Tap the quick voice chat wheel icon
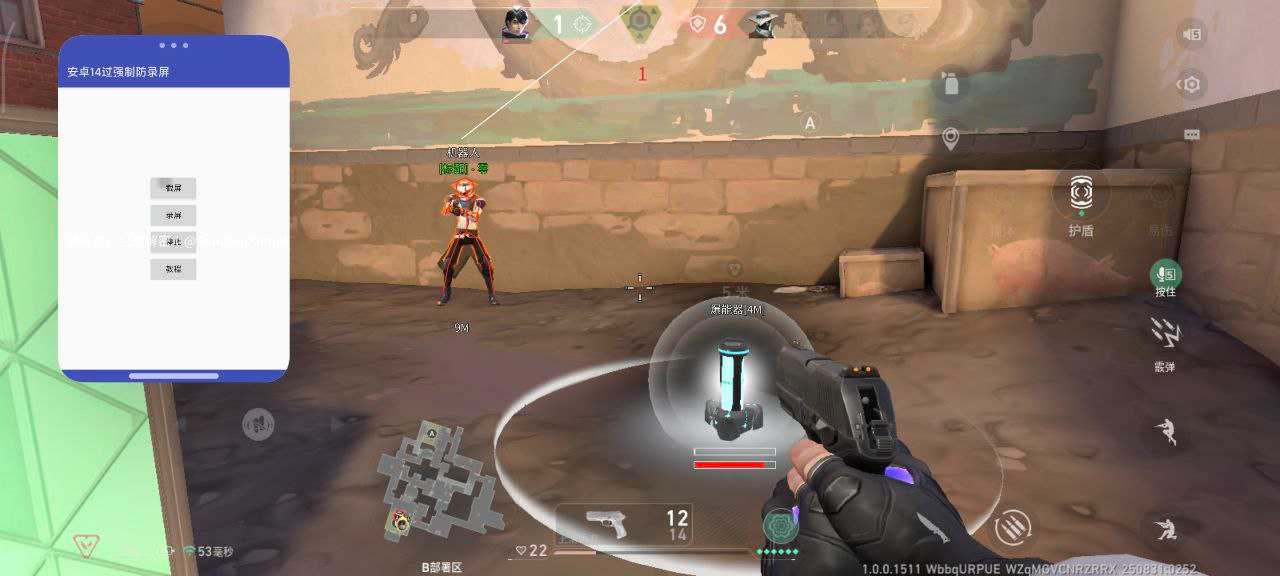This screenshot has width=1280, height=576. [259, 425]
